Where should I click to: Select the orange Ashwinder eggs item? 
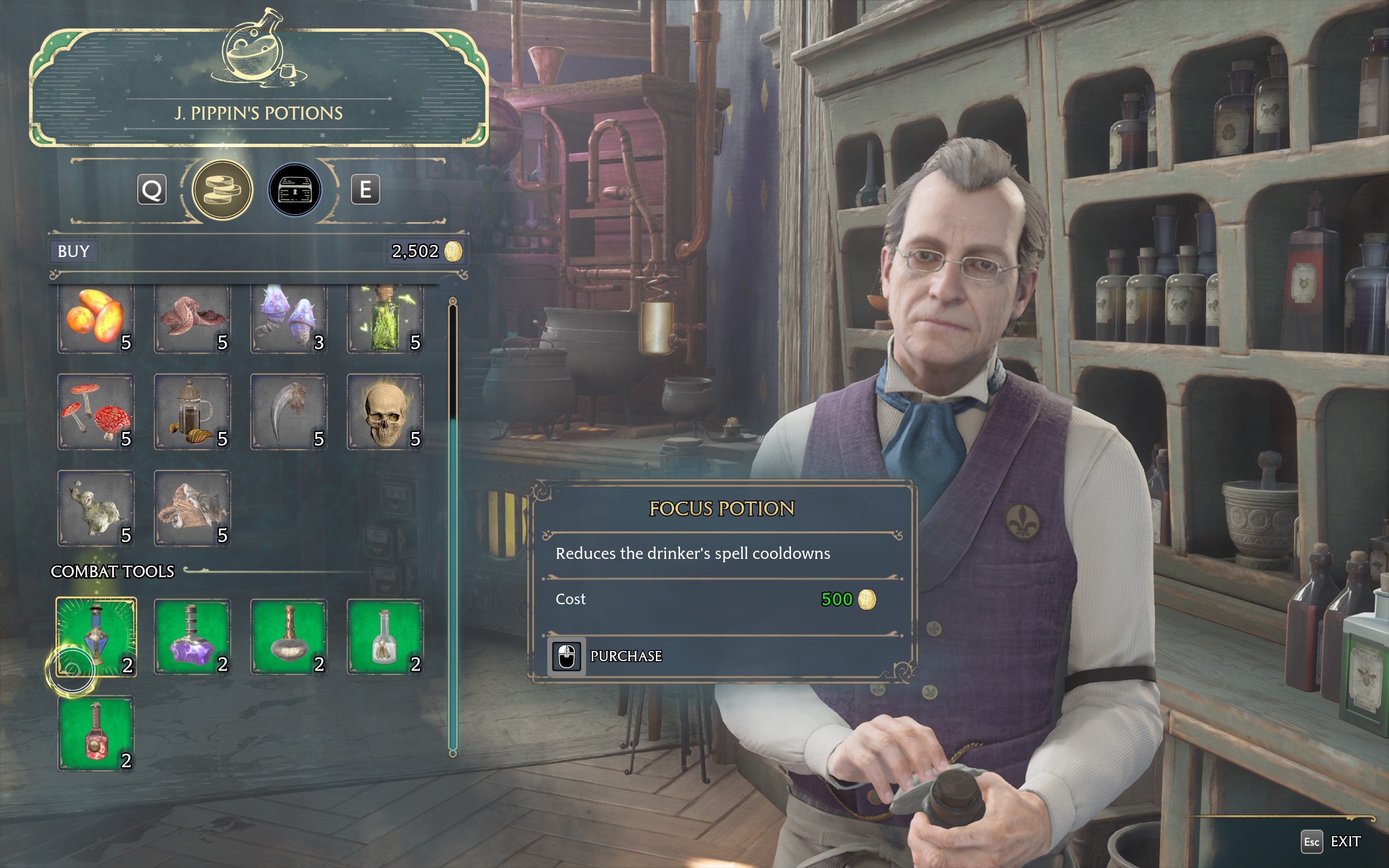click(96, 317)
